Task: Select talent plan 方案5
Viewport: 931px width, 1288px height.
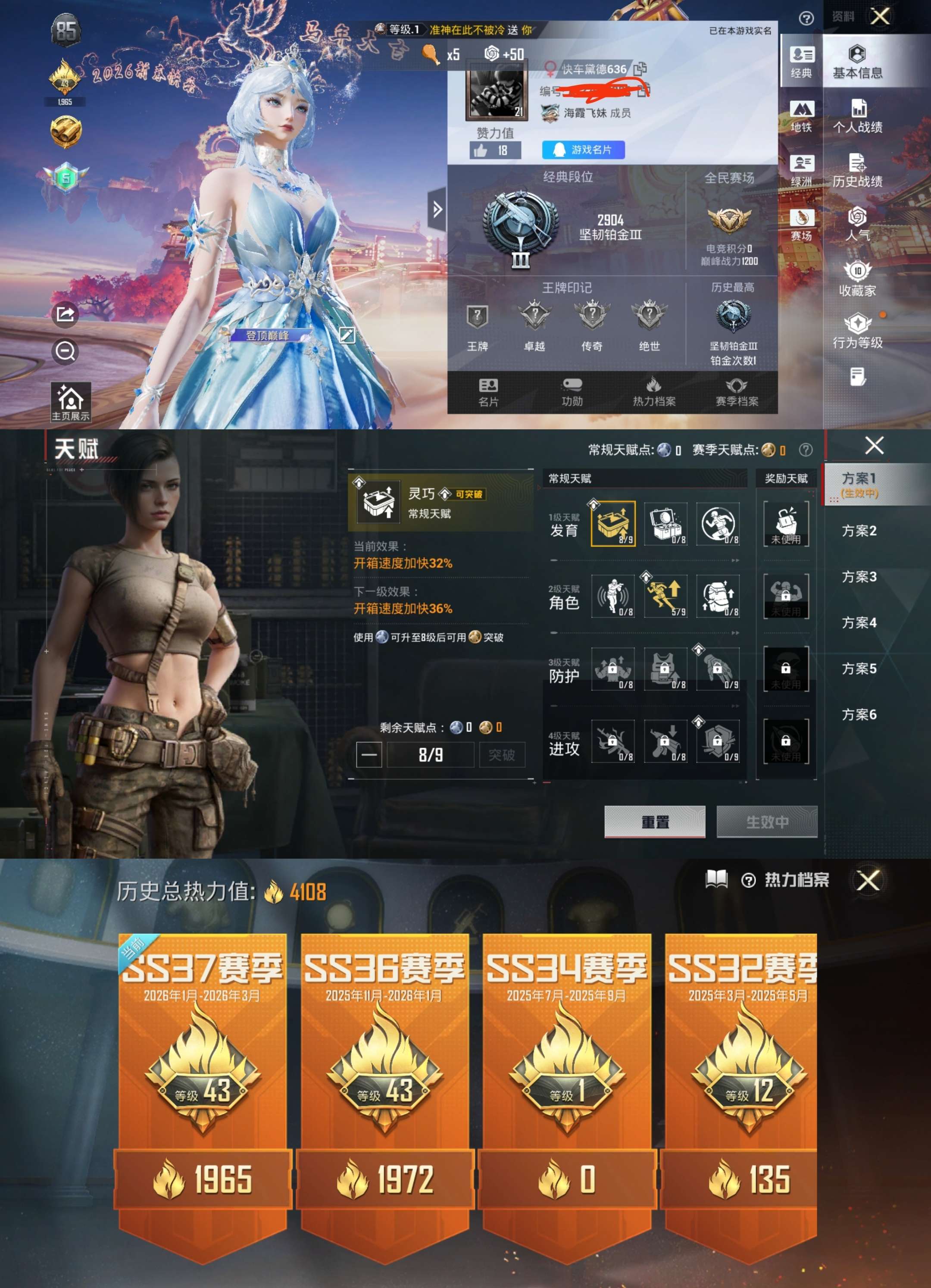Action: pyautogui.click(x=858, y=669)
